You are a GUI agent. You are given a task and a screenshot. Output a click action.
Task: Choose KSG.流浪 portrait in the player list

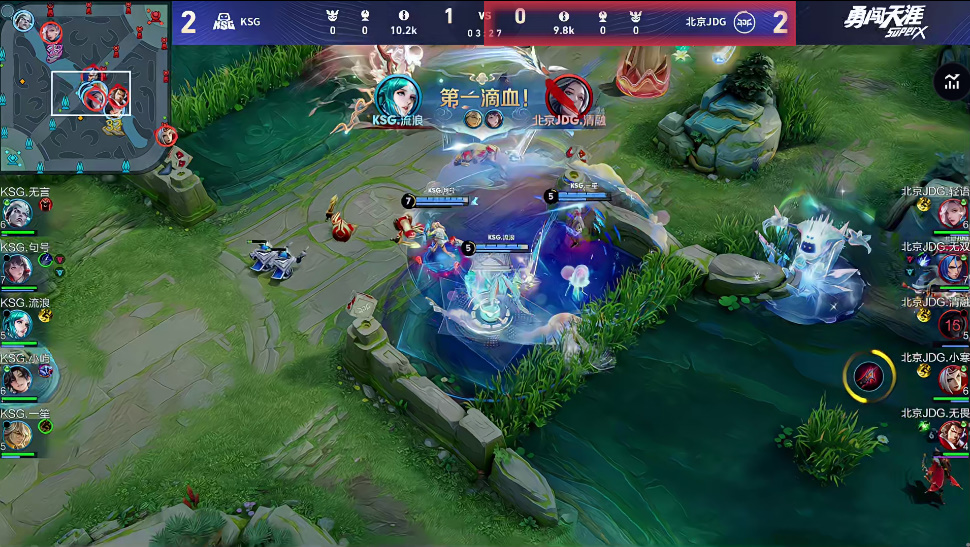17,324
